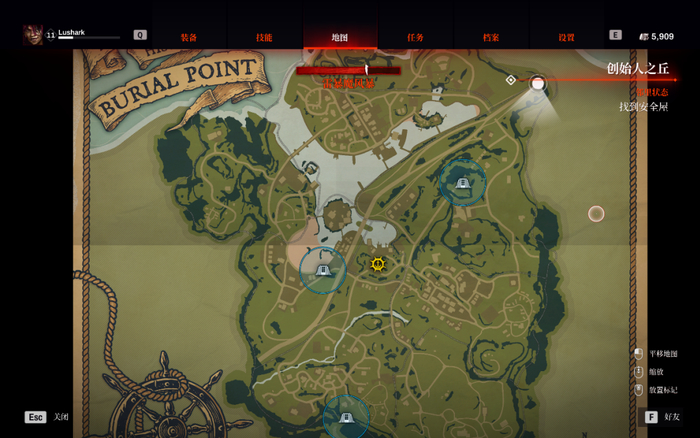
Task: Click the safehouse marker left of the yellow sun
Action: pyautogui.click(x=323, y=270)
